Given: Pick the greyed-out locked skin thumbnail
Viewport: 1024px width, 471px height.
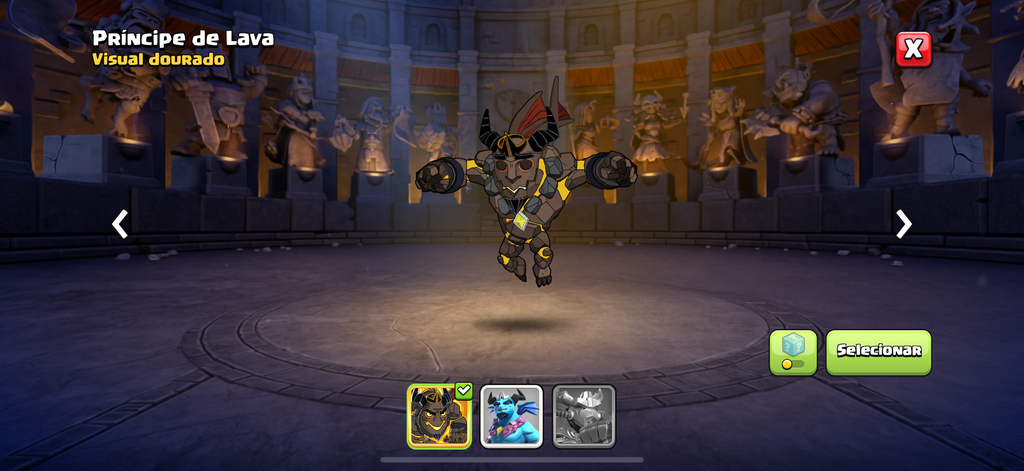Looking at the screenshot, I should tap(584, 416).
